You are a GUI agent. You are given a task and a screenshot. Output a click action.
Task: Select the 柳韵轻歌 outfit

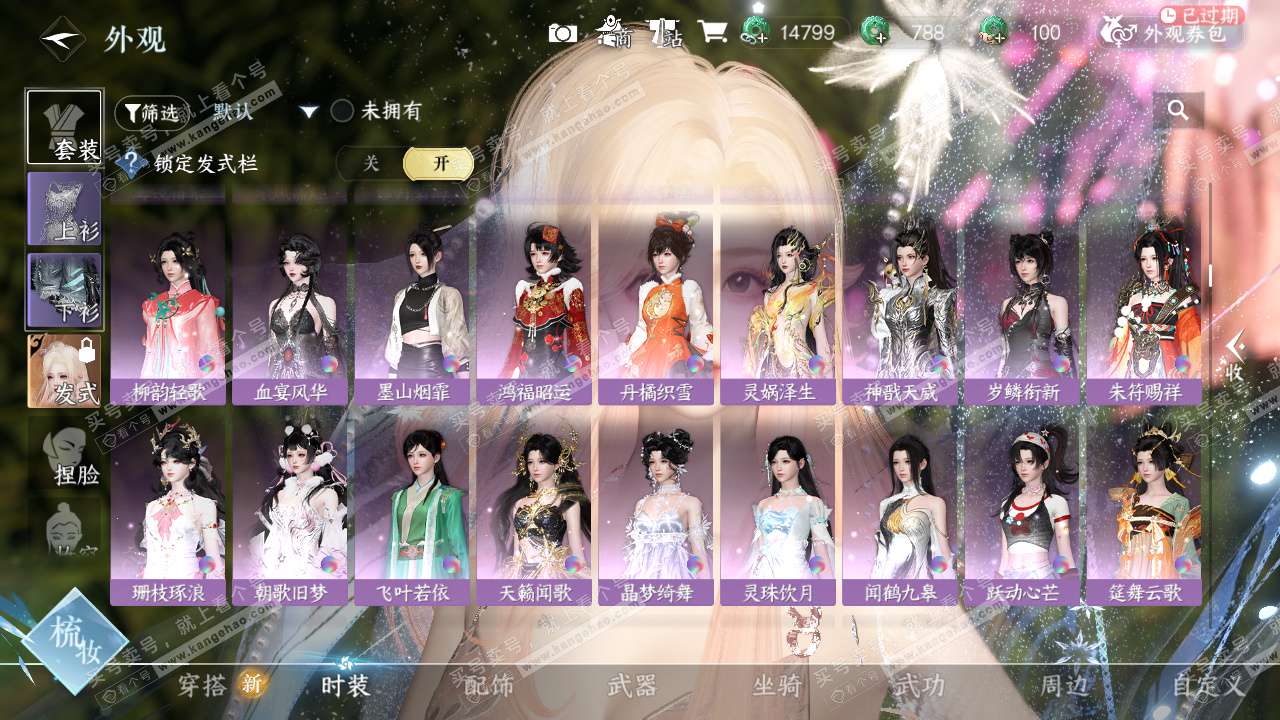point(169,310)
